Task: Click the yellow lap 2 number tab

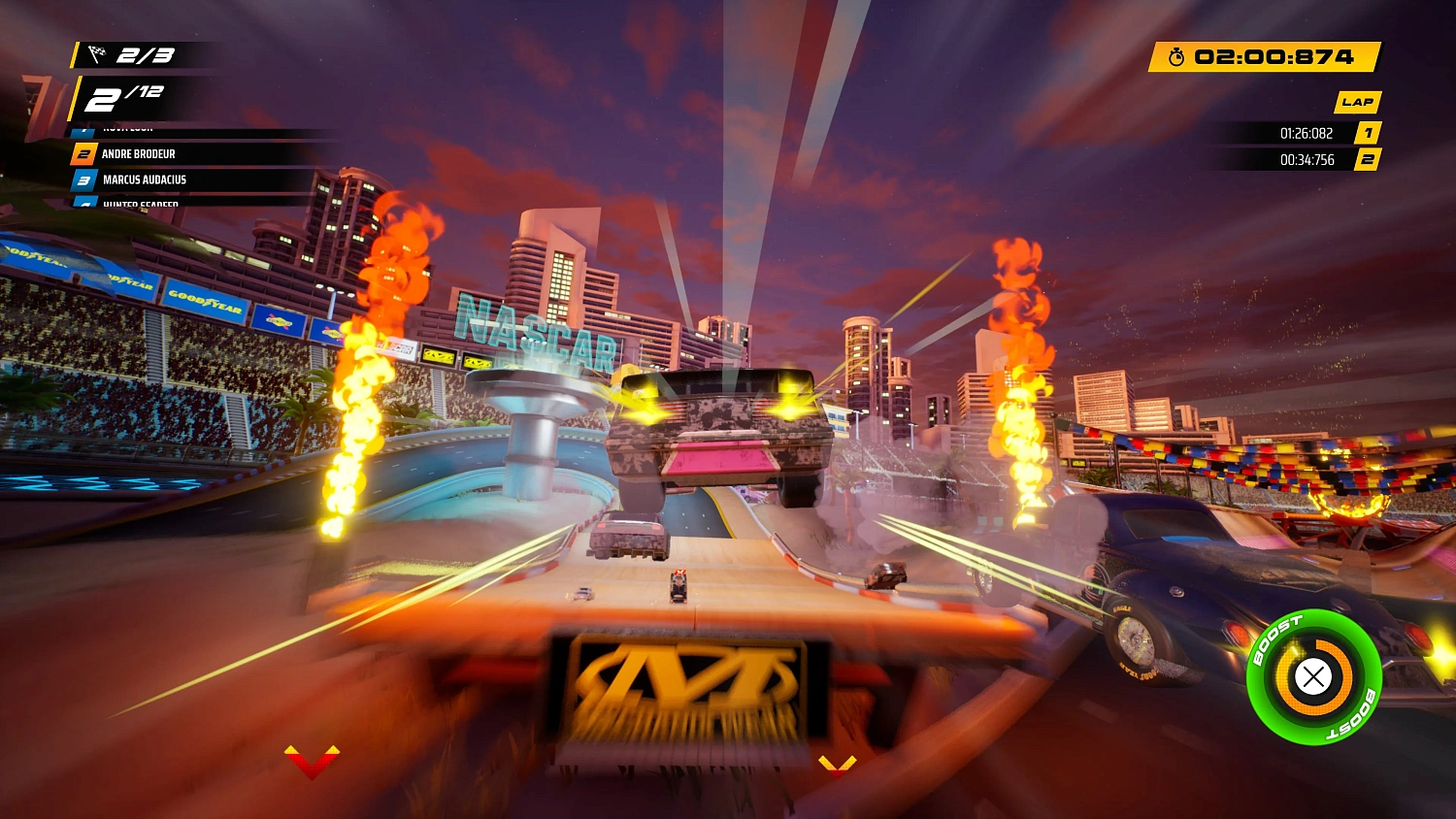Action: [x=1368, y=159]
